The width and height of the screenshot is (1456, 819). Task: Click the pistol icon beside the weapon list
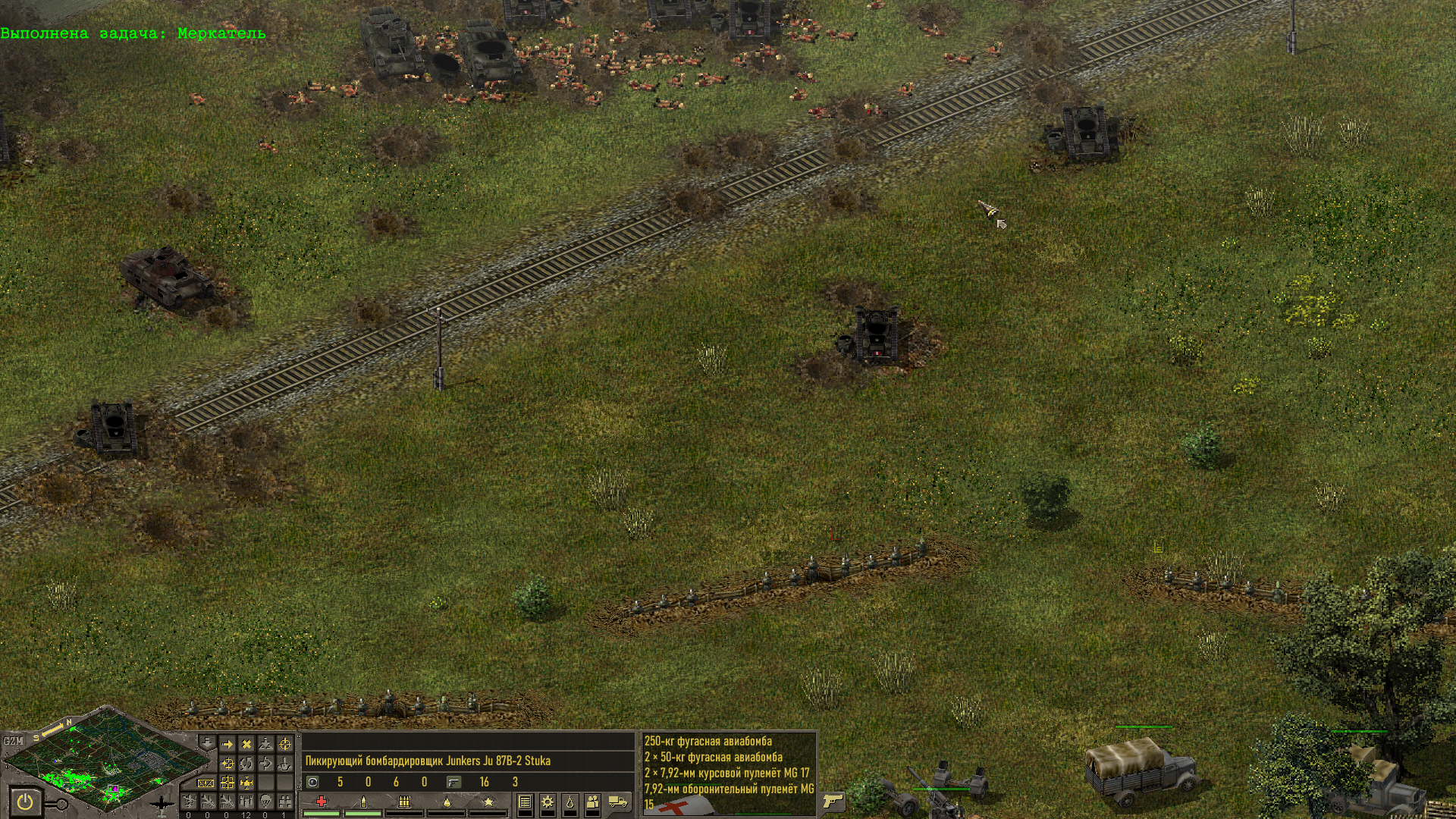pos(833,801)
